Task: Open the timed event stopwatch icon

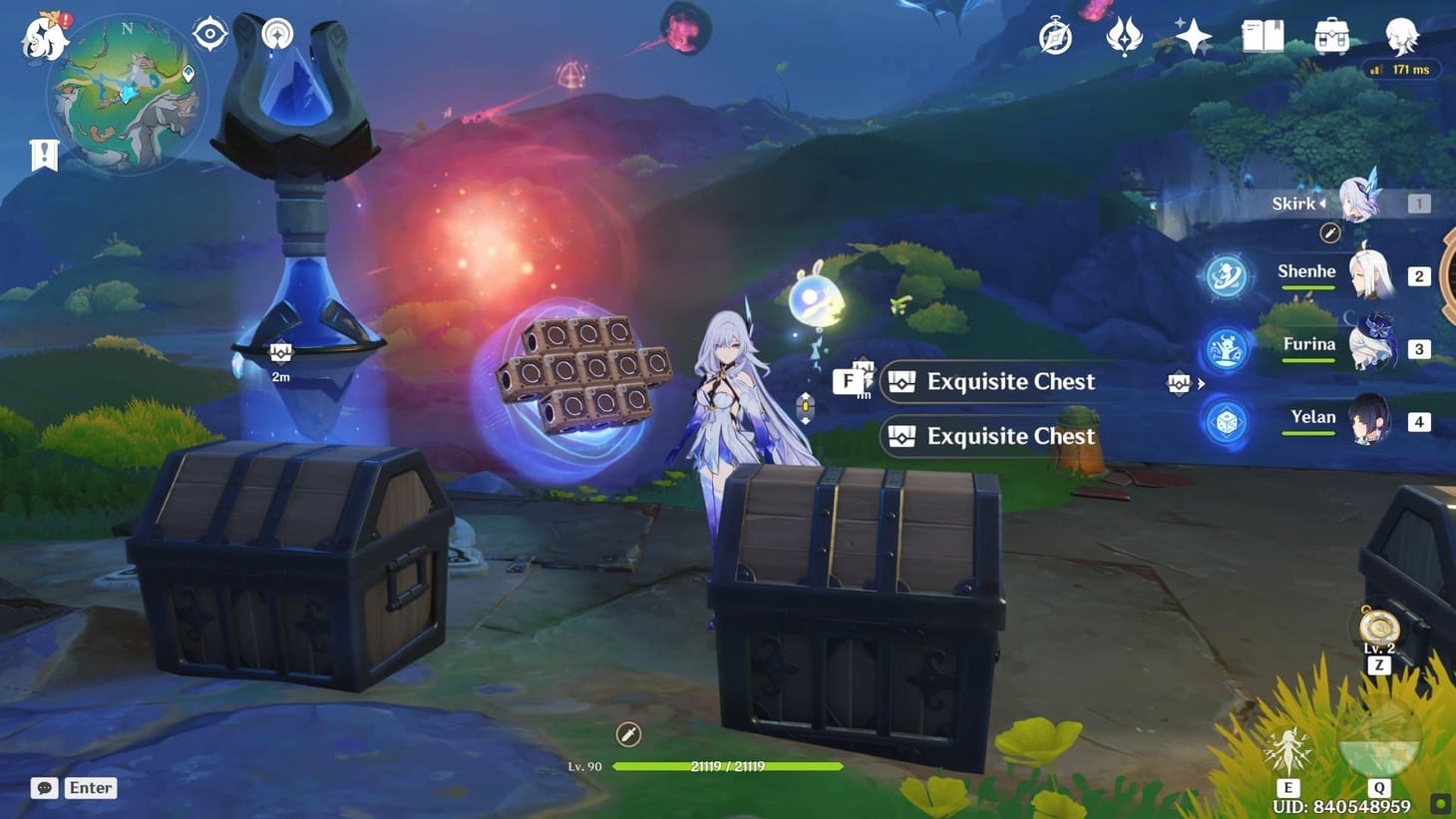Action: (1055, 38)
